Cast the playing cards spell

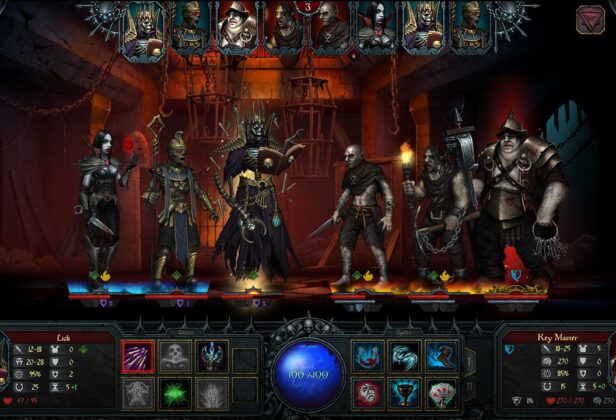[441, 393]
